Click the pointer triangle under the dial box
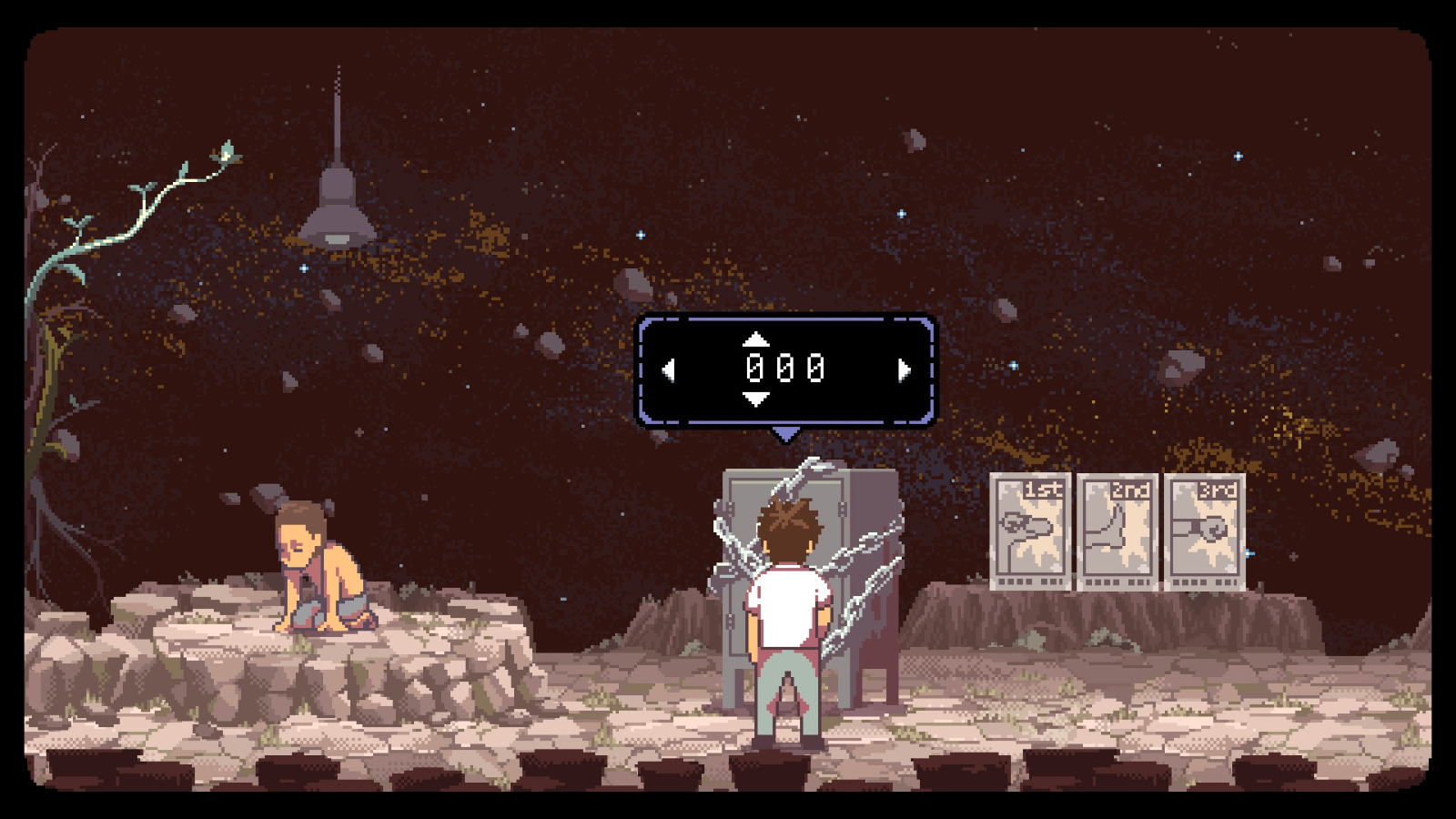The height and width of the screenshot is (819, 1456). [788, 433]
